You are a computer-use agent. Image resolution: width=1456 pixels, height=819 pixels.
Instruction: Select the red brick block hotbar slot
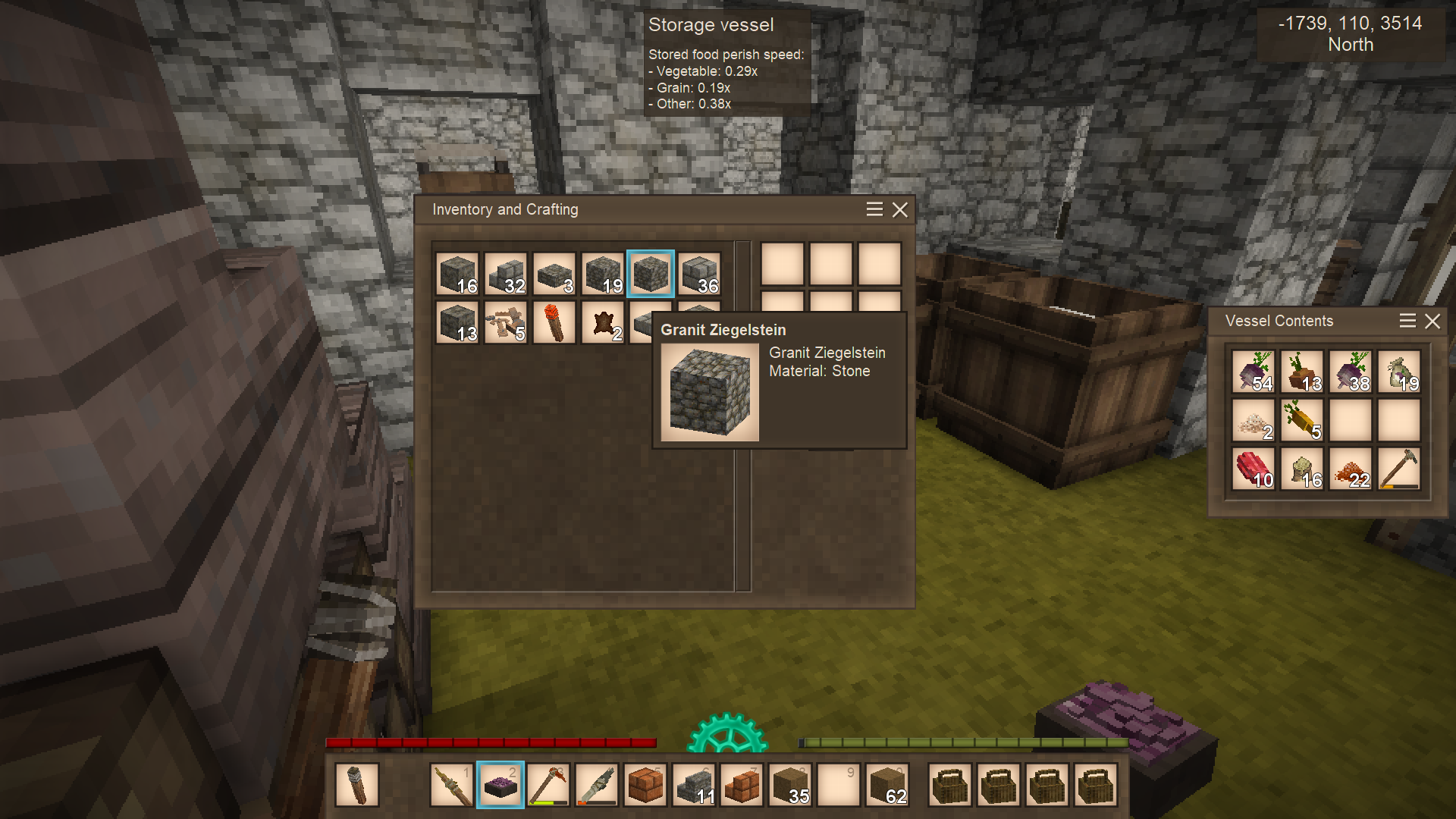tap(646, 785)
